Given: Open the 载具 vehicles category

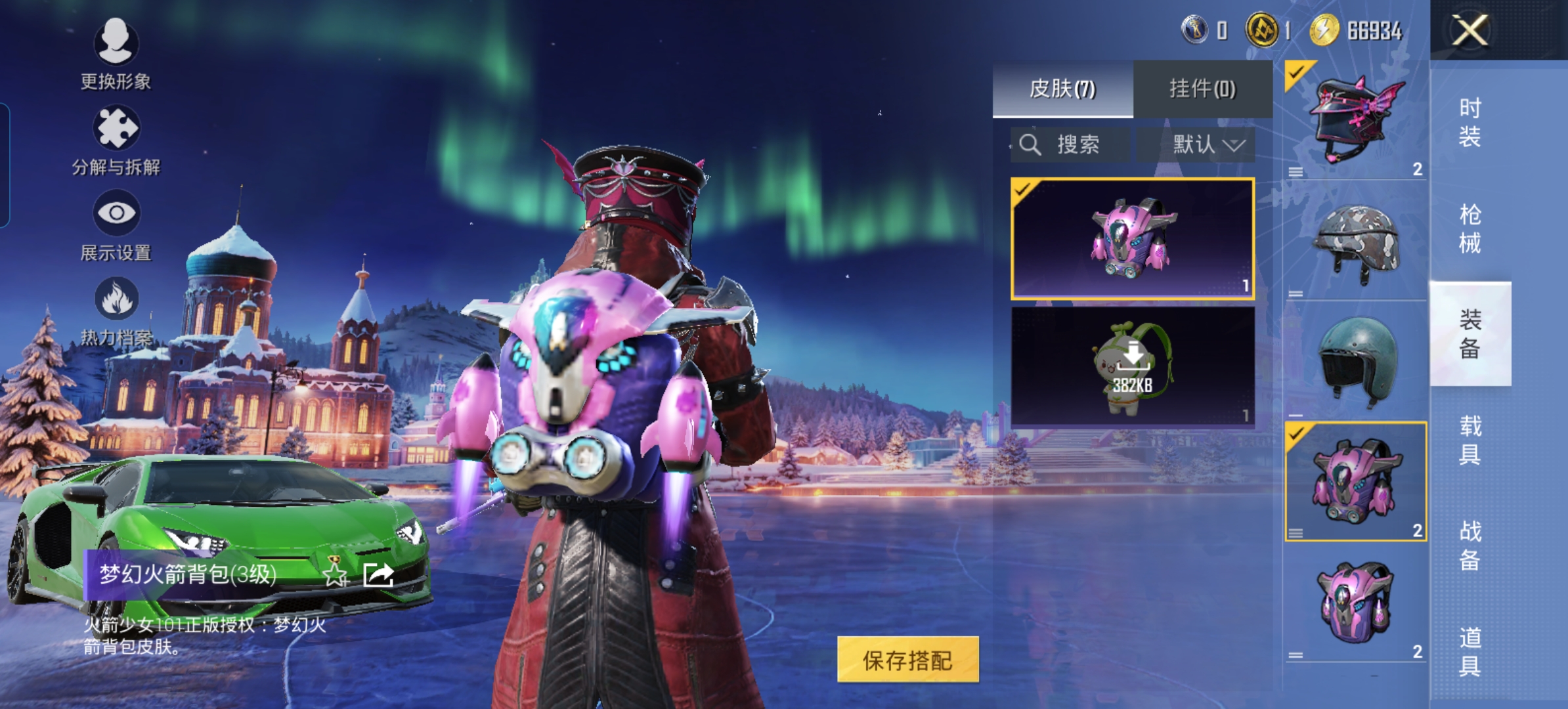Looking at the screenshot, I should coord(1470,440).
